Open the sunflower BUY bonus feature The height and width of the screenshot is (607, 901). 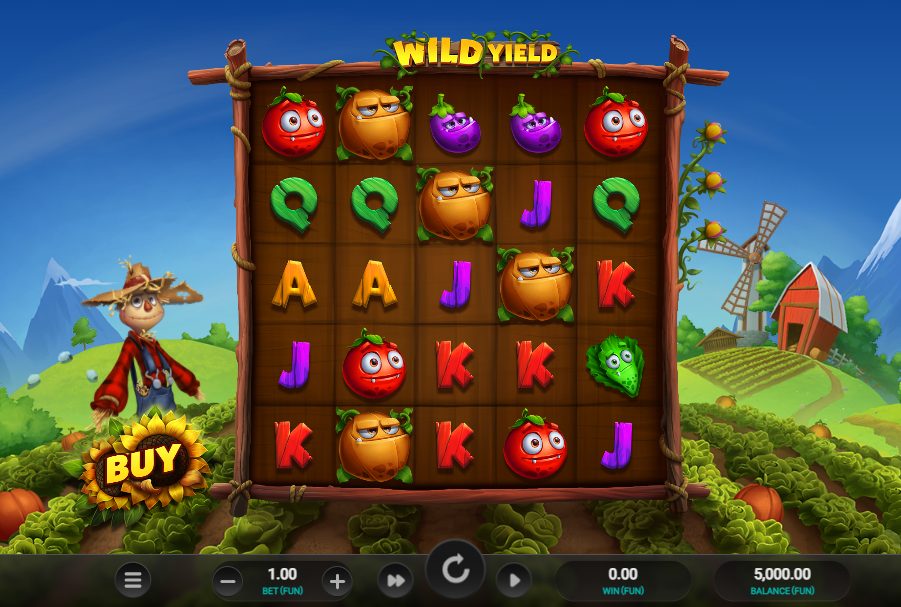point(144,462)
